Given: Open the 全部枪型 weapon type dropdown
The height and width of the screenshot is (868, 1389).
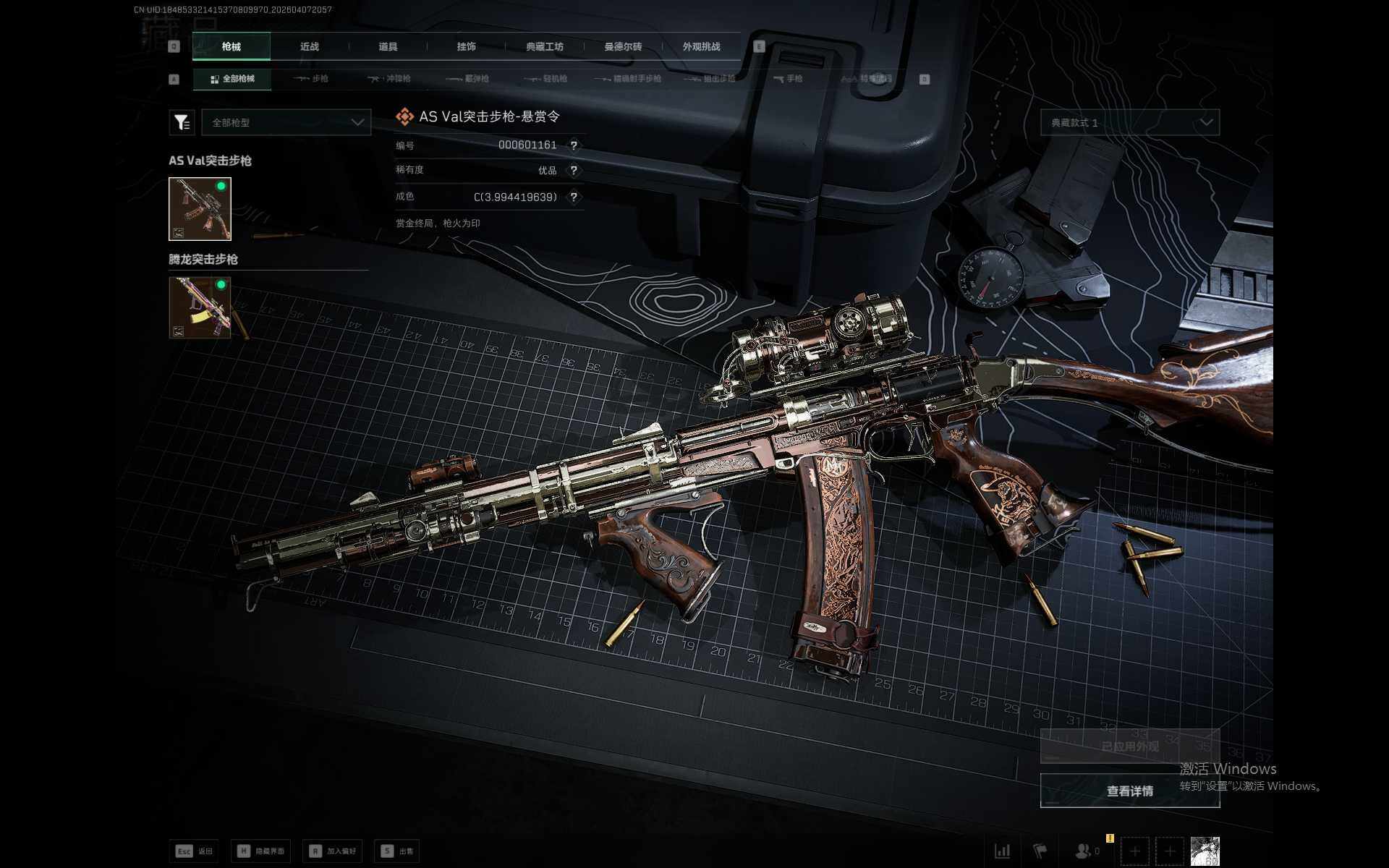Looking at the screenshot, I should coord(286,122).
